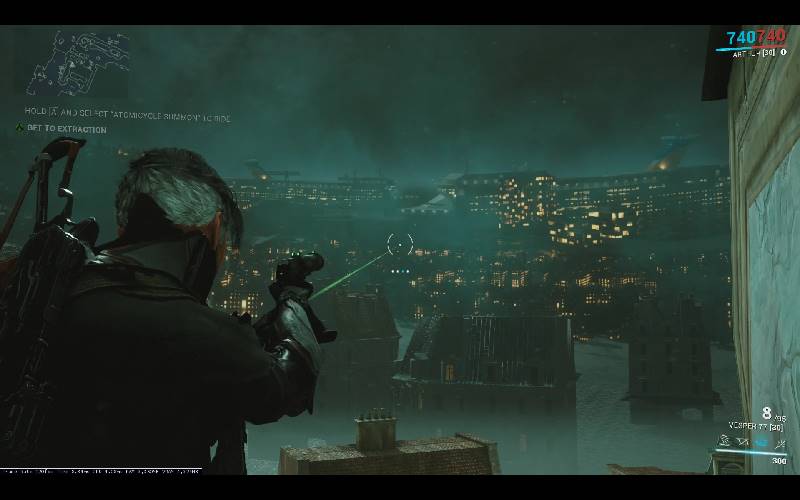Activate the highlighted blue ability icon
This screenshot has width=800, height=500.
(760, 441)
